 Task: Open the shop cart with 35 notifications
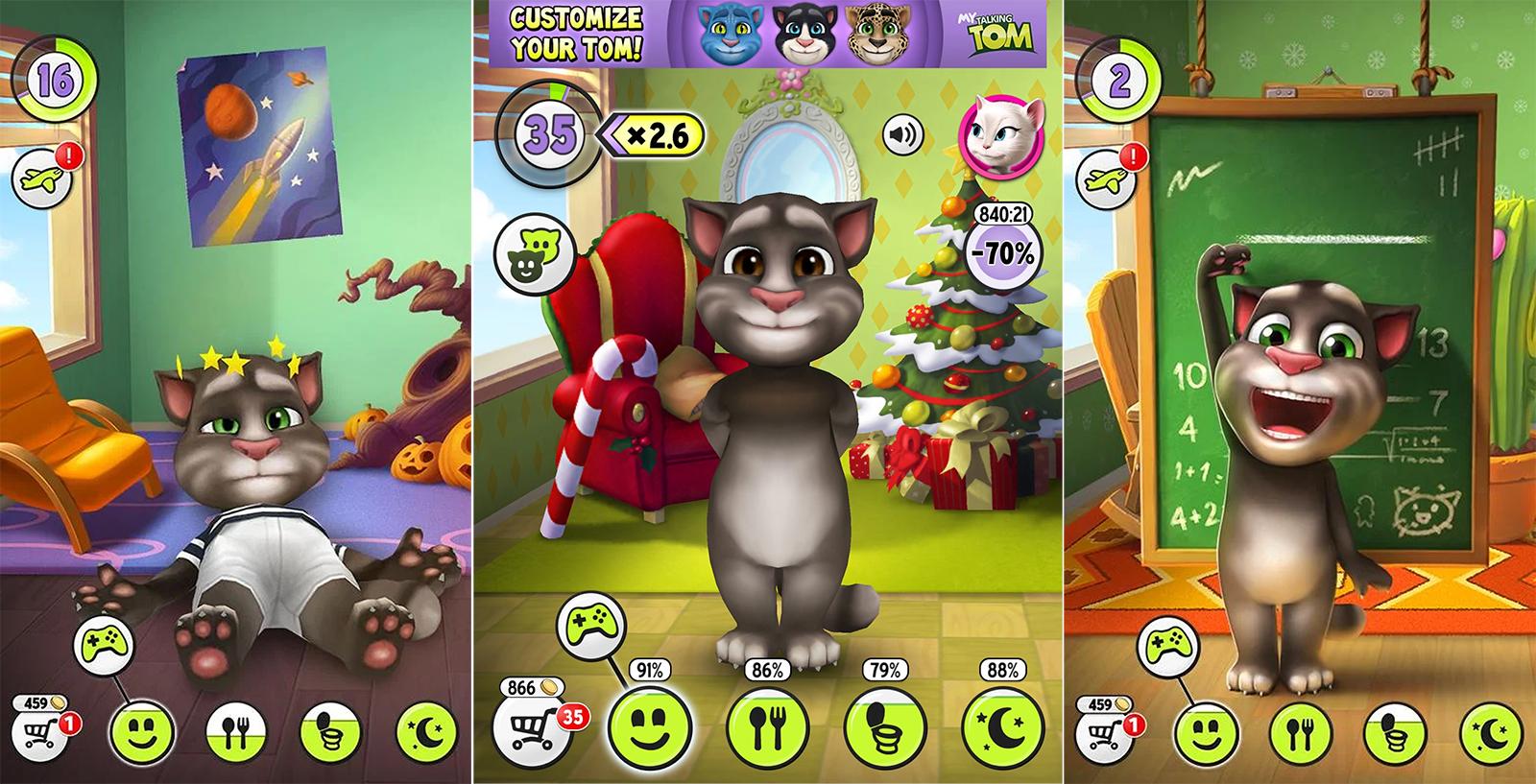click(x=536, y=725)
